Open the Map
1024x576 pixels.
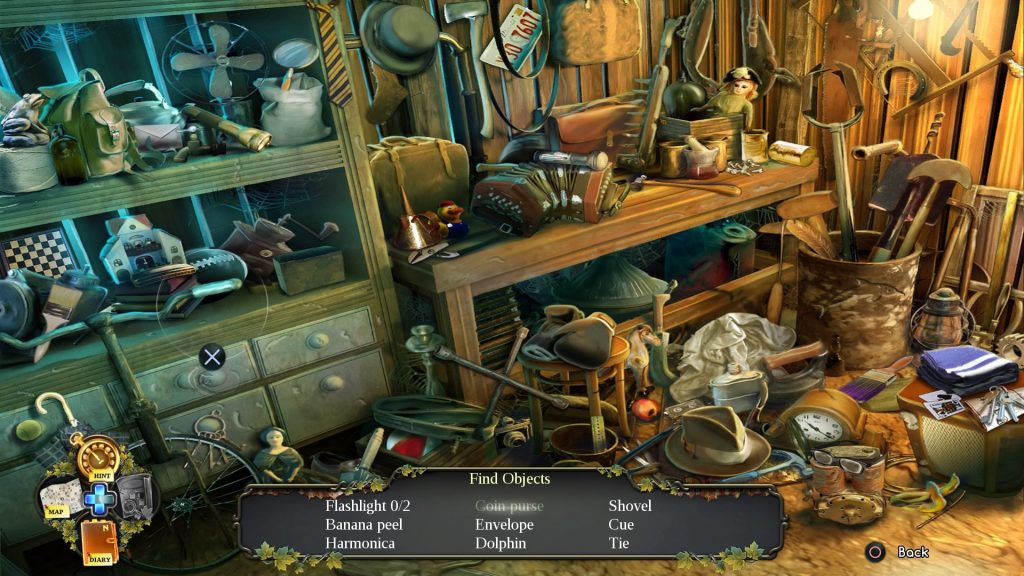click(60, 497)
